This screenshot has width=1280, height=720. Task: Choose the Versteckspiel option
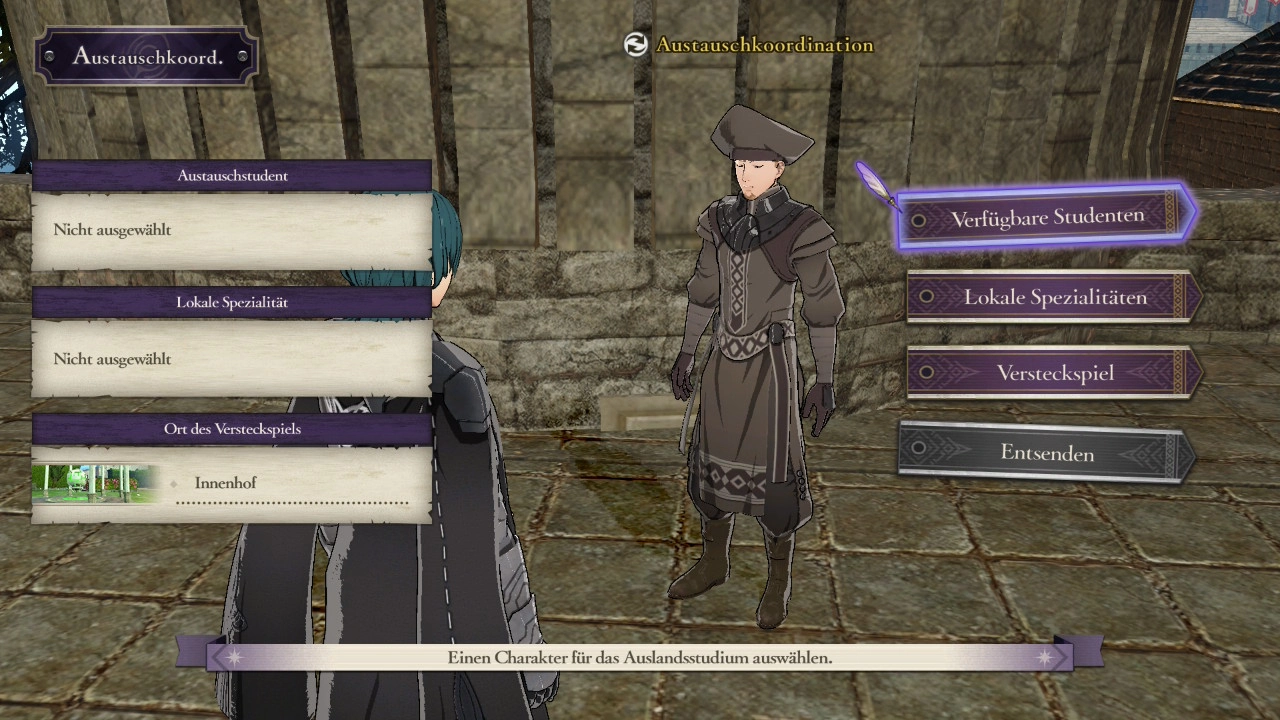point(1054,373)
